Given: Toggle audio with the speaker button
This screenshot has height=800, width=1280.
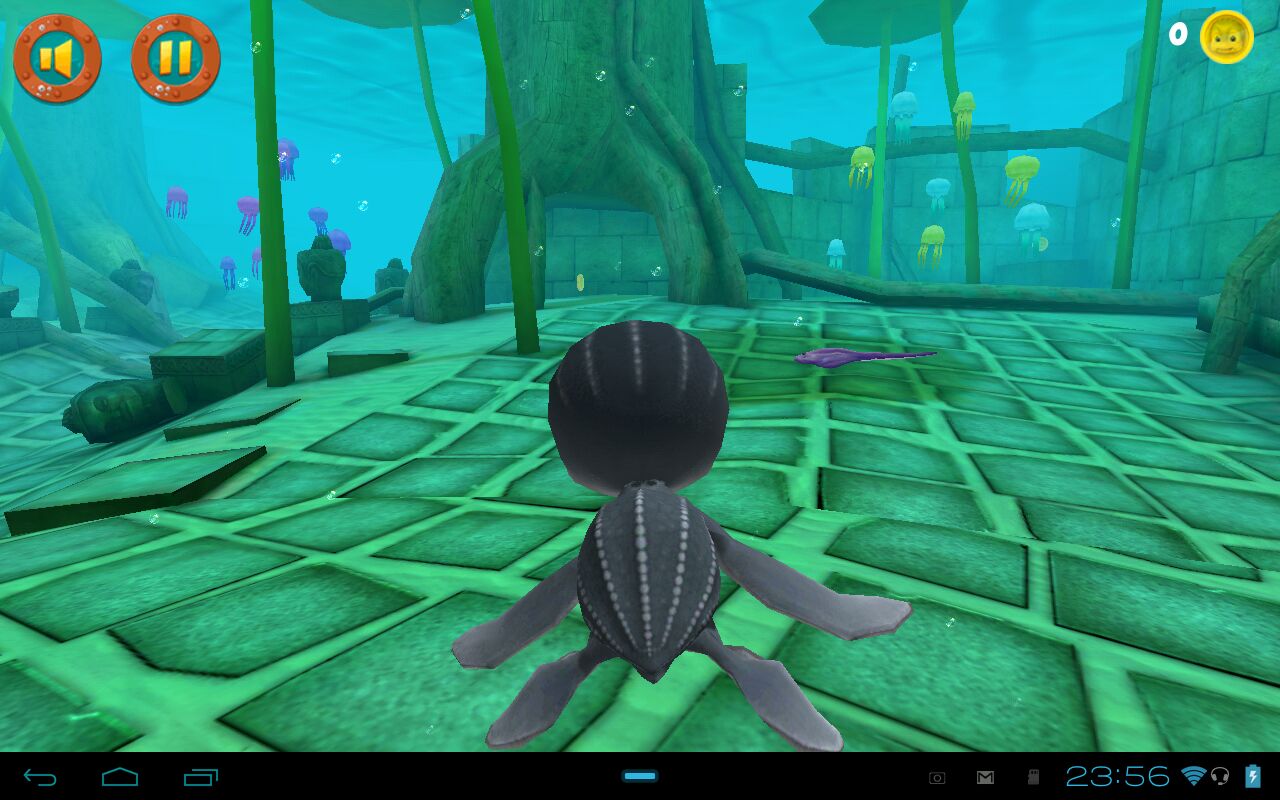Looking at the screenshot, I should (57, 57).
